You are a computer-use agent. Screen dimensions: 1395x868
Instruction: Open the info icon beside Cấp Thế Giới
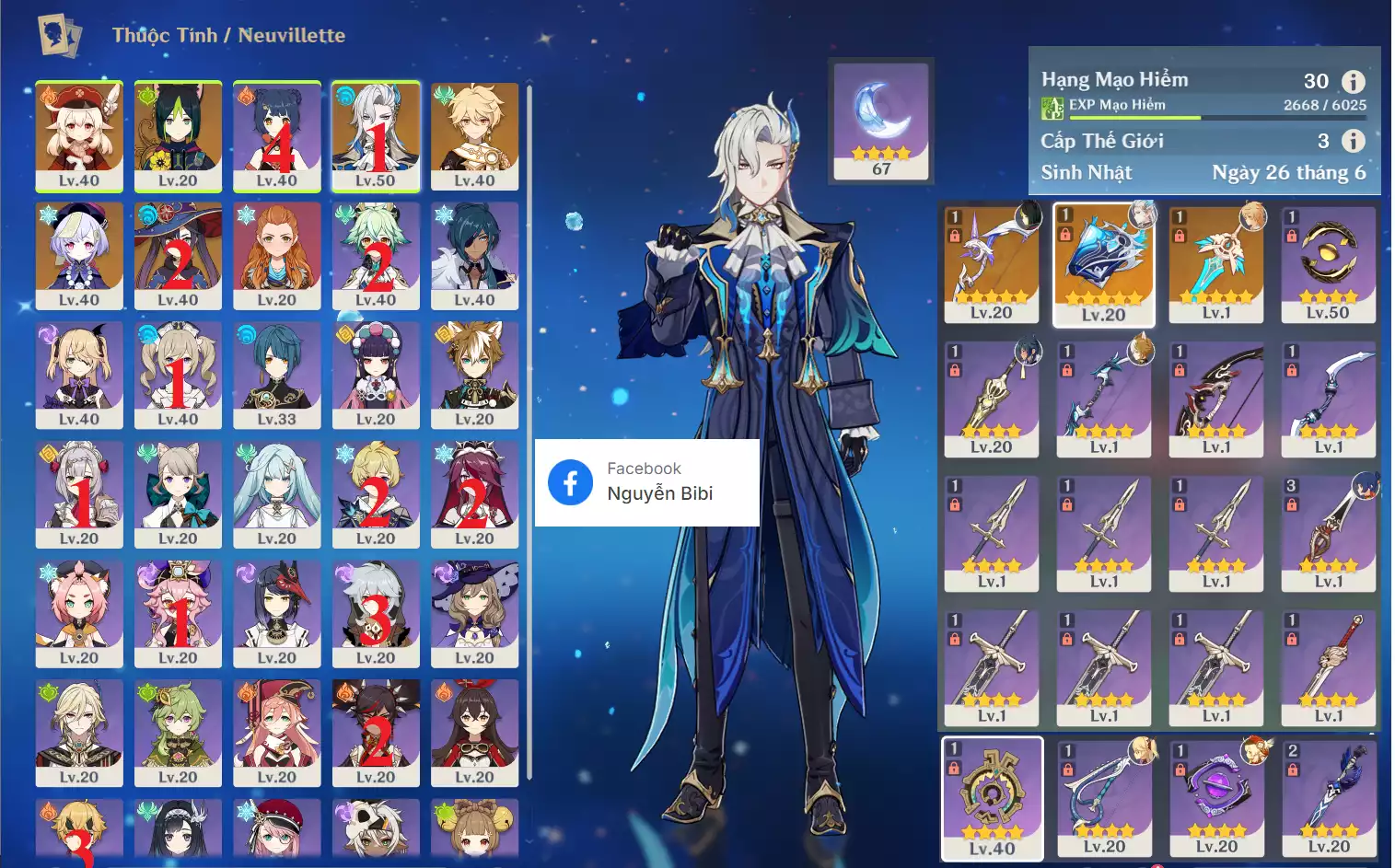pyautogui.click(x=1353, y=141)
